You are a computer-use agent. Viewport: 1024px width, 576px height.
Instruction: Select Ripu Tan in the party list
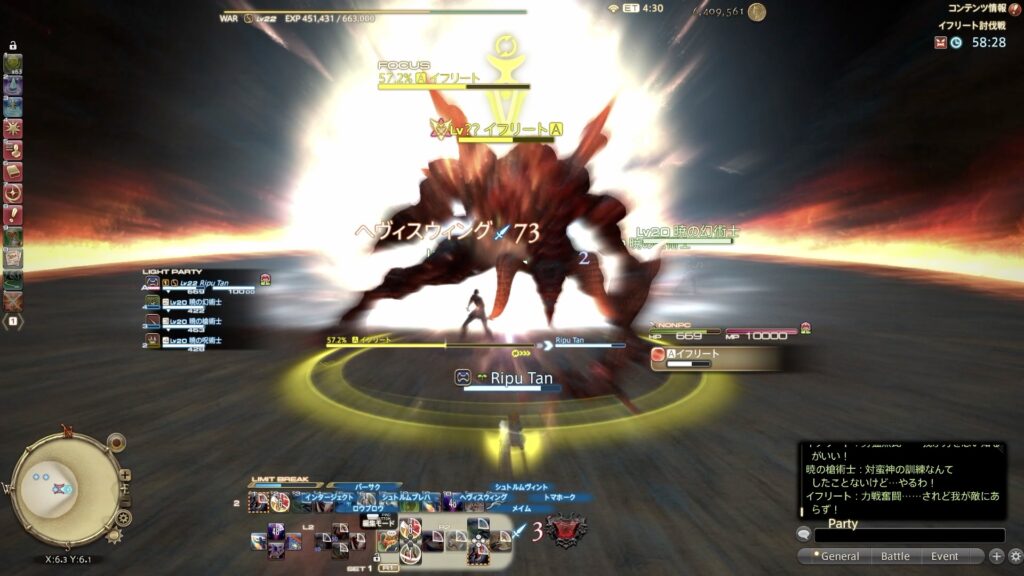[x=205, y=284]
